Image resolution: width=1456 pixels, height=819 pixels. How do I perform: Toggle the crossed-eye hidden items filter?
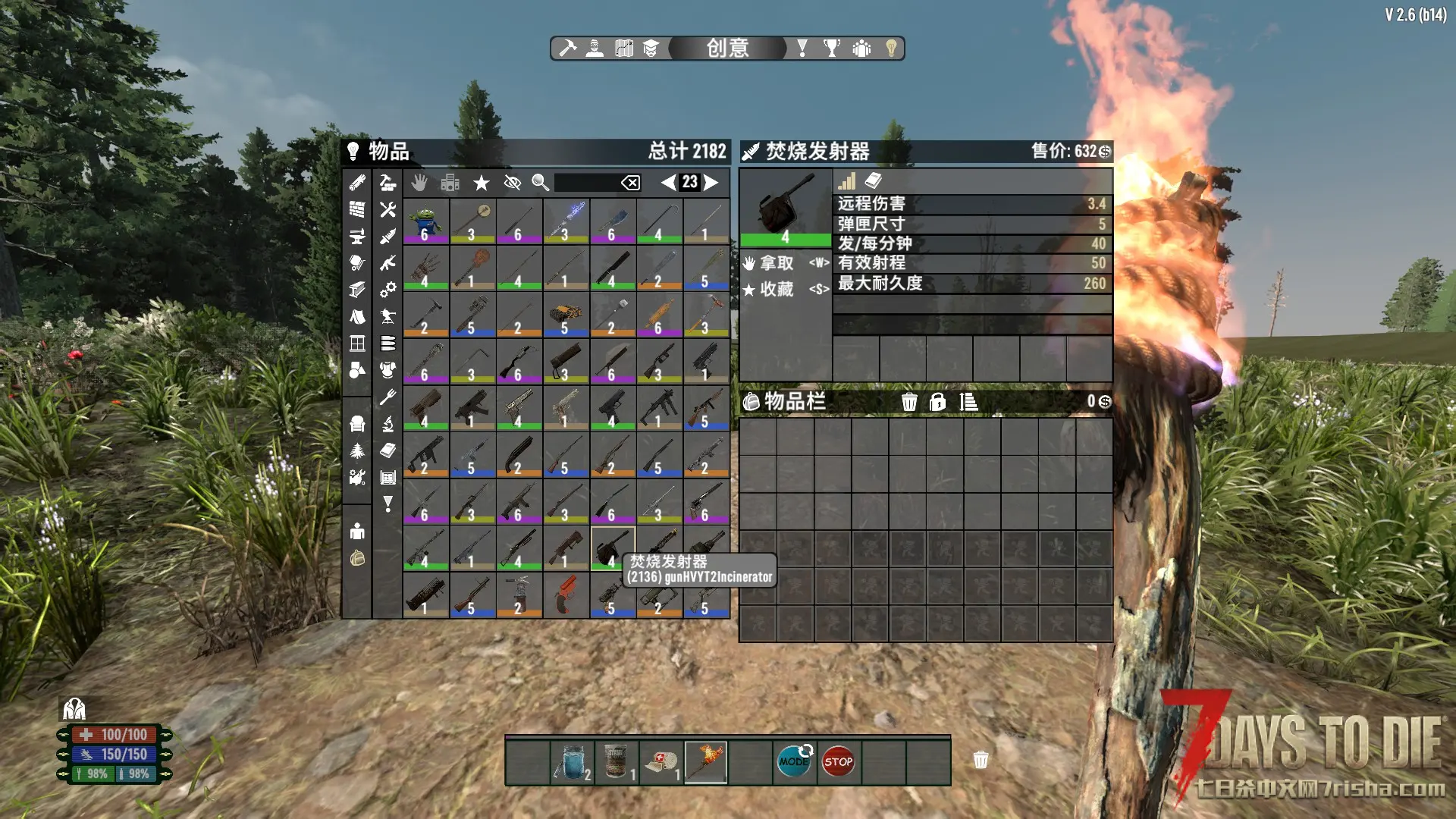pos(513,183)
